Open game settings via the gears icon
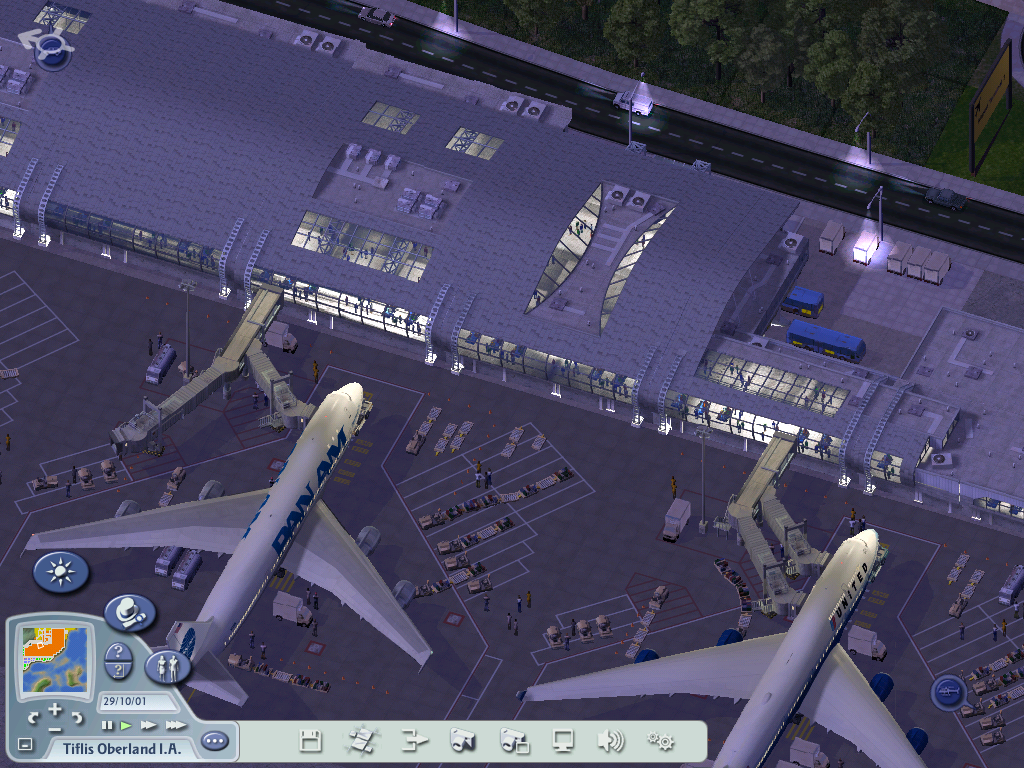Image resolution: width=1024 pixels, height=768 pixels. point(660,741)
